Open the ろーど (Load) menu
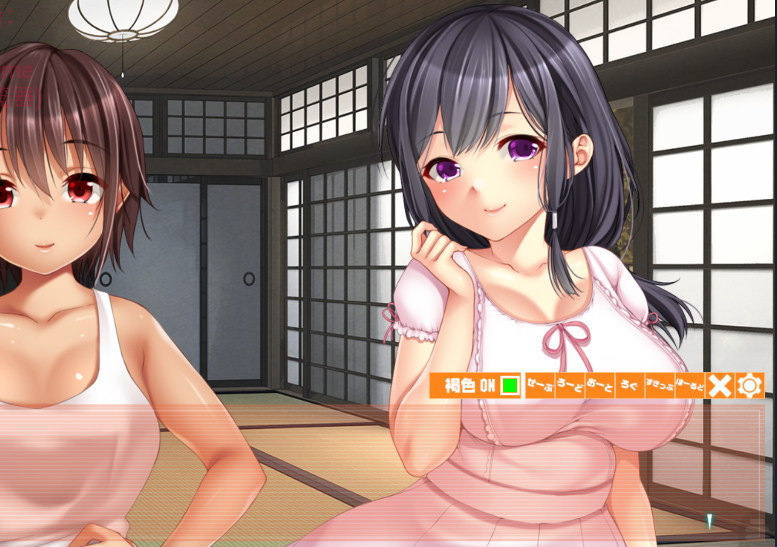Viewport: 777px width, 547px height. point(570,385)
